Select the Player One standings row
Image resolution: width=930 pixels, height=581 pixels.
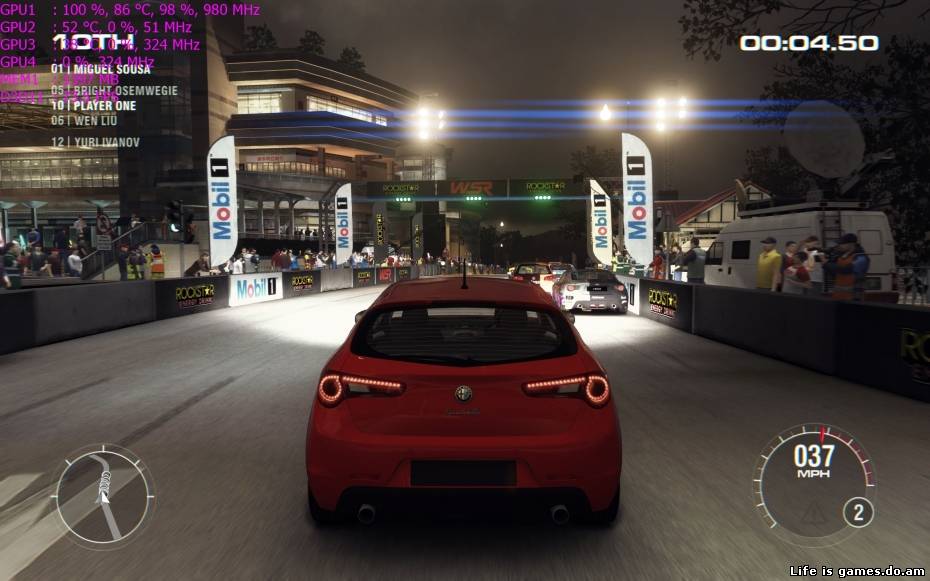tap(93, 105)
